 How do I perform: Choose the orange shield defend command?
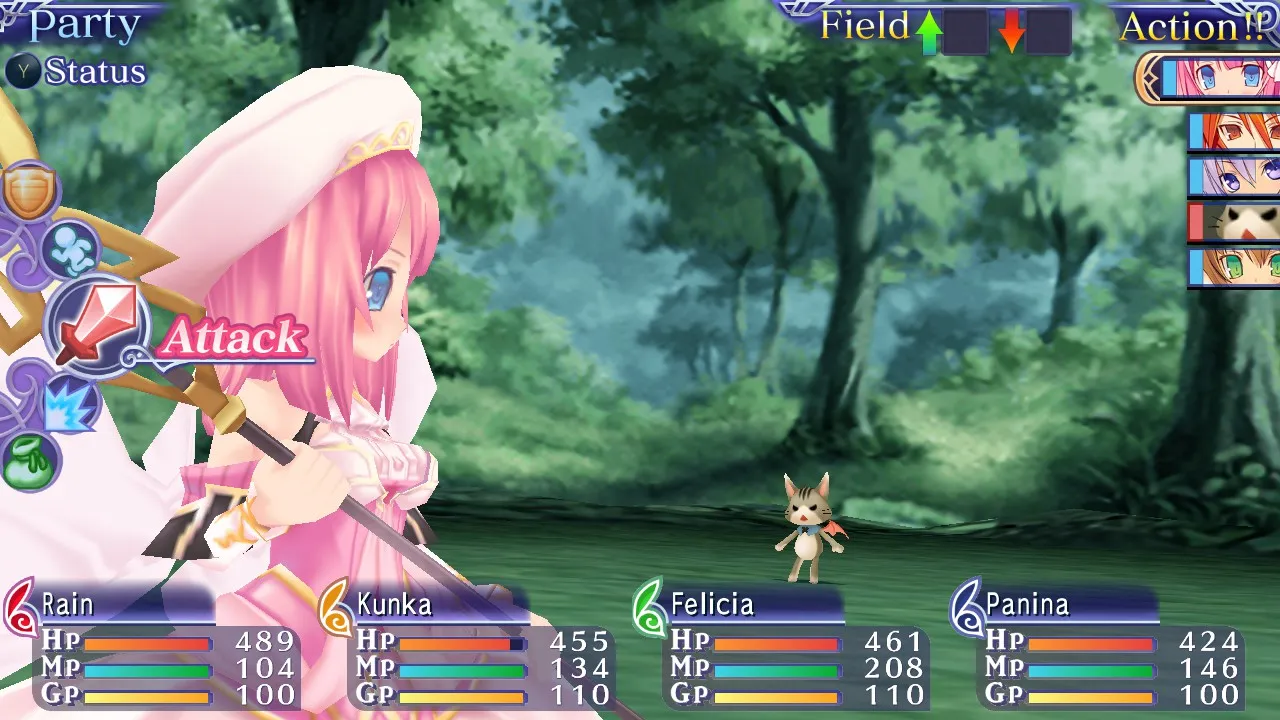(30, 192)
